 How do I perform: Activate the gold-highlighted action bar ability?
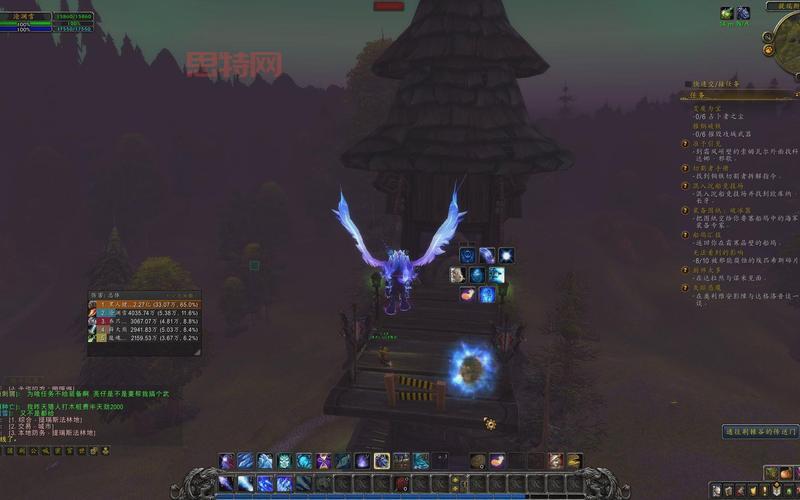point(382,461)
